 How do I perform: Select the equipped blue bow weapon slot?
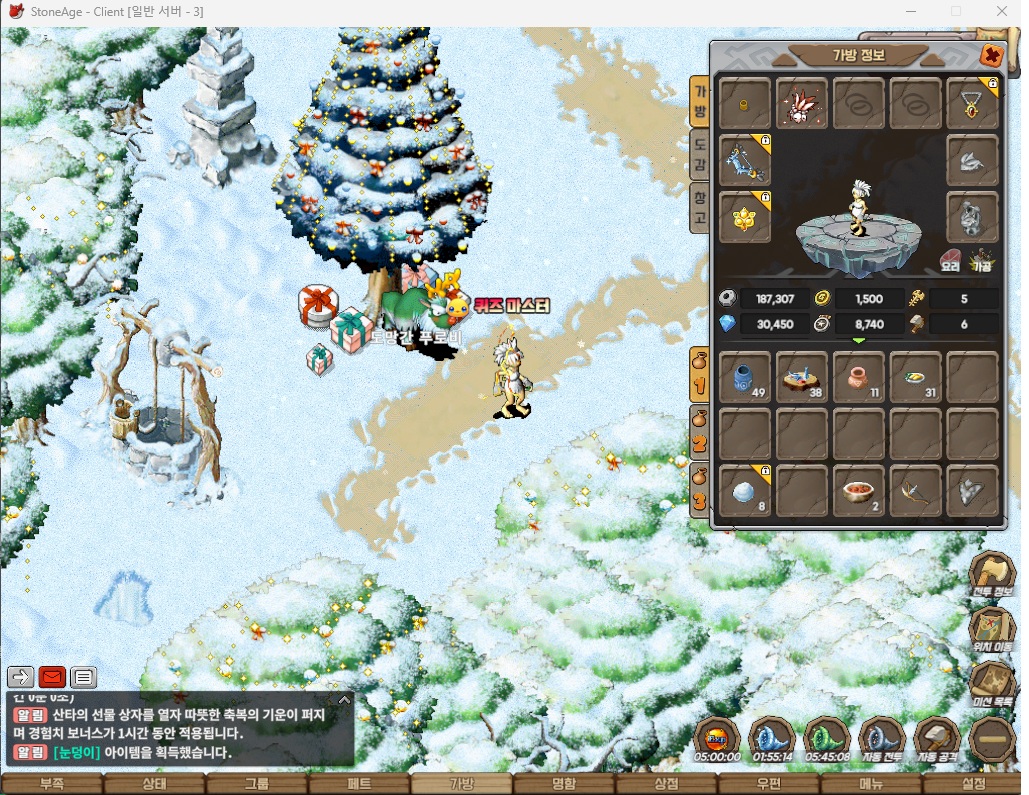click(x=744, y=160)
